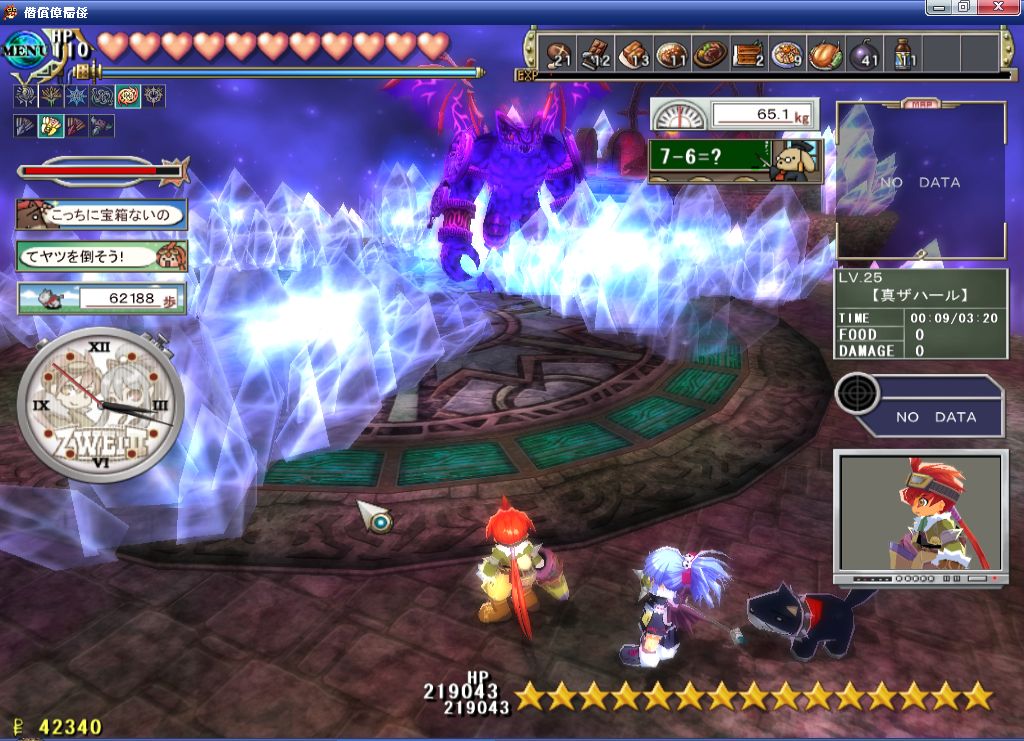The width and height of the screenshot is (1024, 741).
Task: Click the step counter pedometer widget
Action: pos(101,298)
